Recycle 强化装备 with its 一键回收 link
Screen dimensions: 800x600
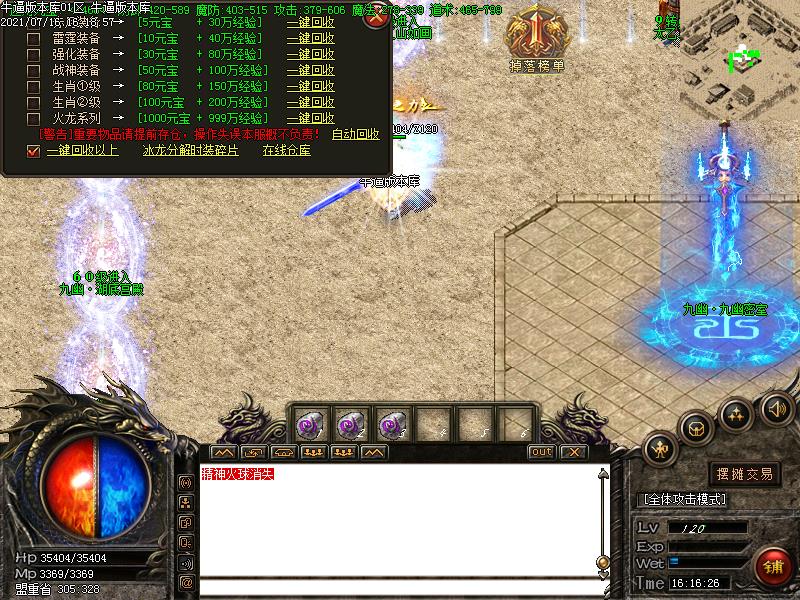(310, 55)
